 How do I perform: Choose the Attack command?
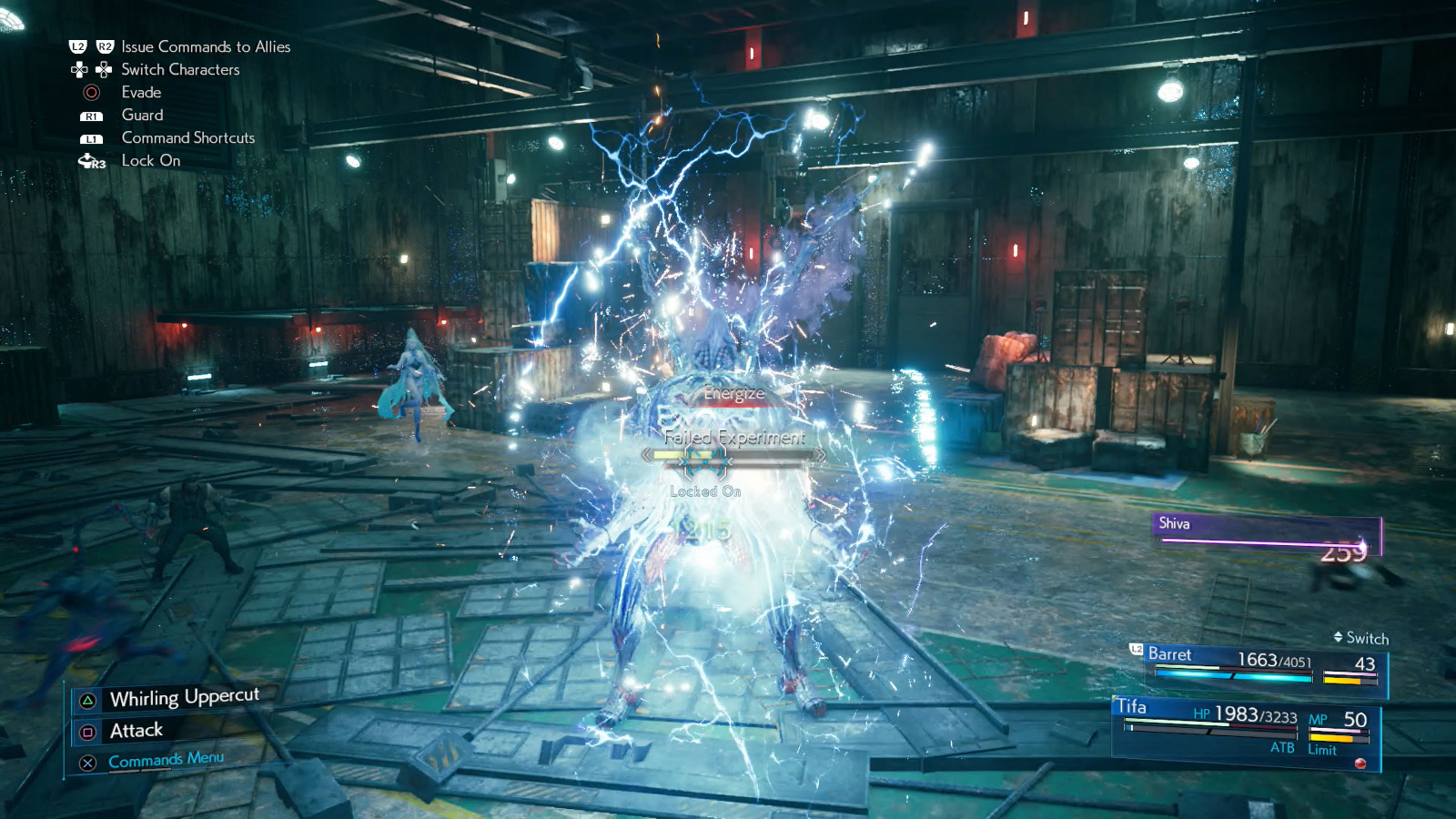click(135, 730)
